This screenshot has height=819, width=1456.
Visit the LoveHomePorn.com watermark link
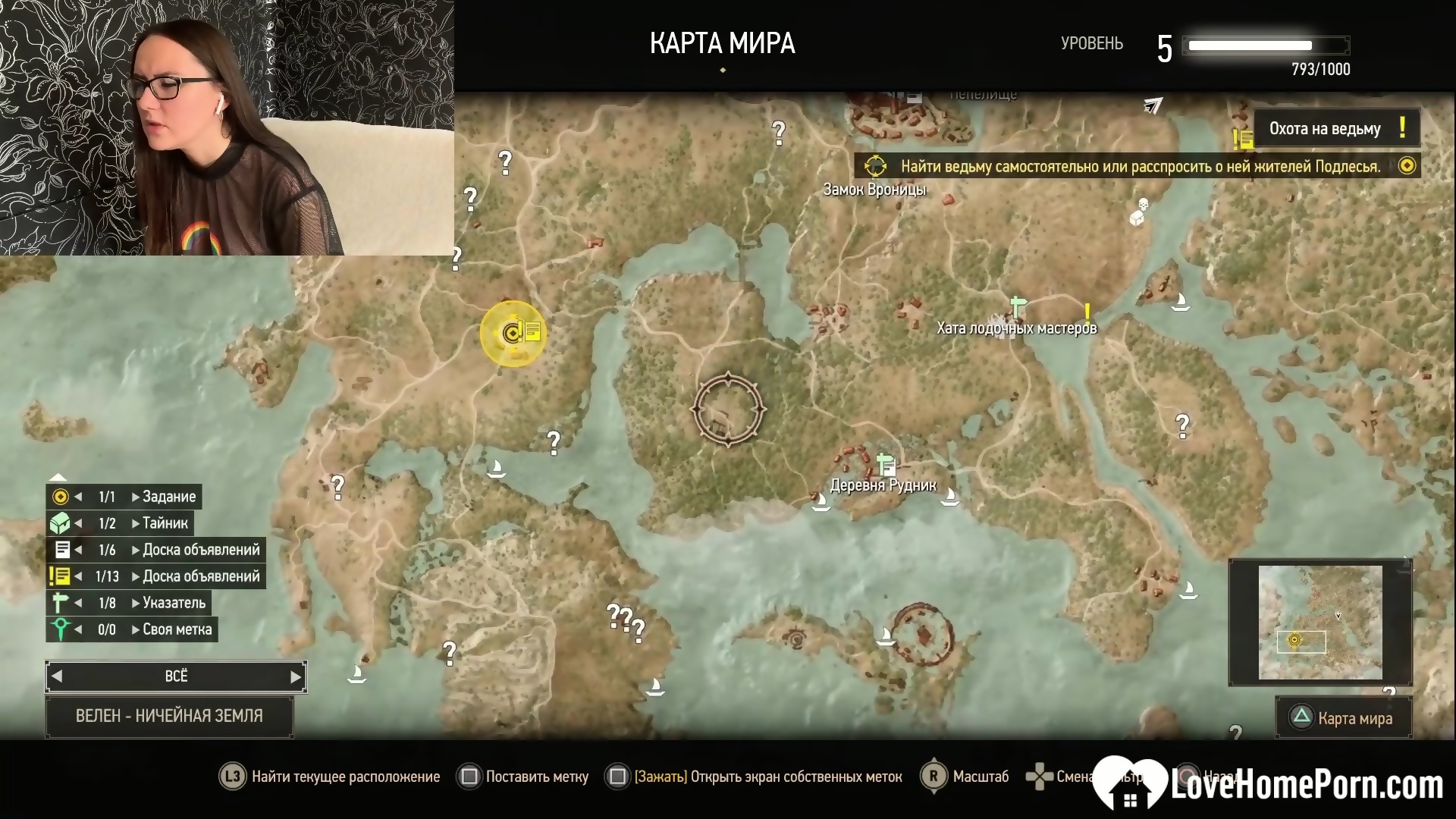click(1269, 784)
